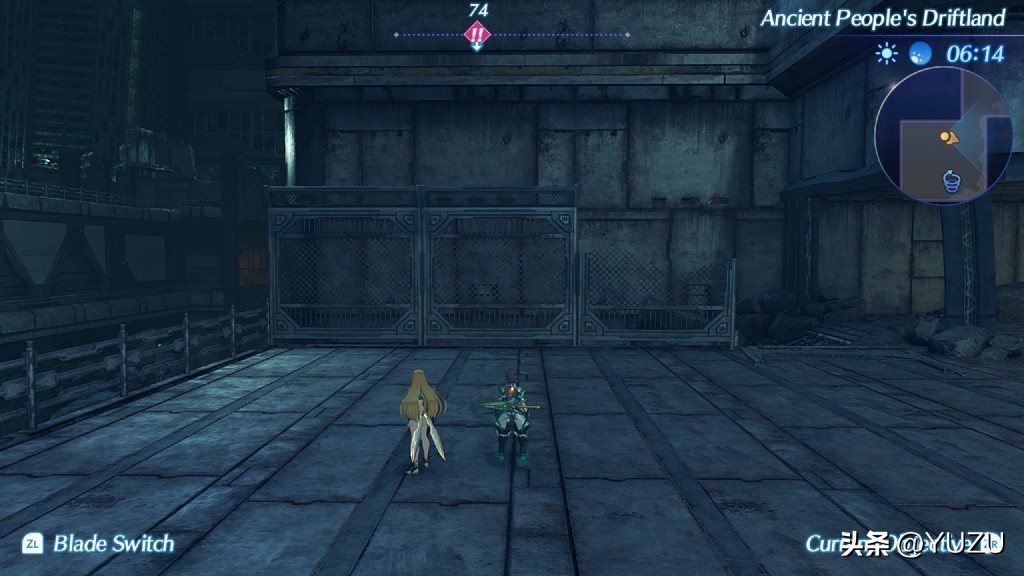Click the orange player marker on minimap
This screenshot has width=1024, height=576.
click(948, 136)
